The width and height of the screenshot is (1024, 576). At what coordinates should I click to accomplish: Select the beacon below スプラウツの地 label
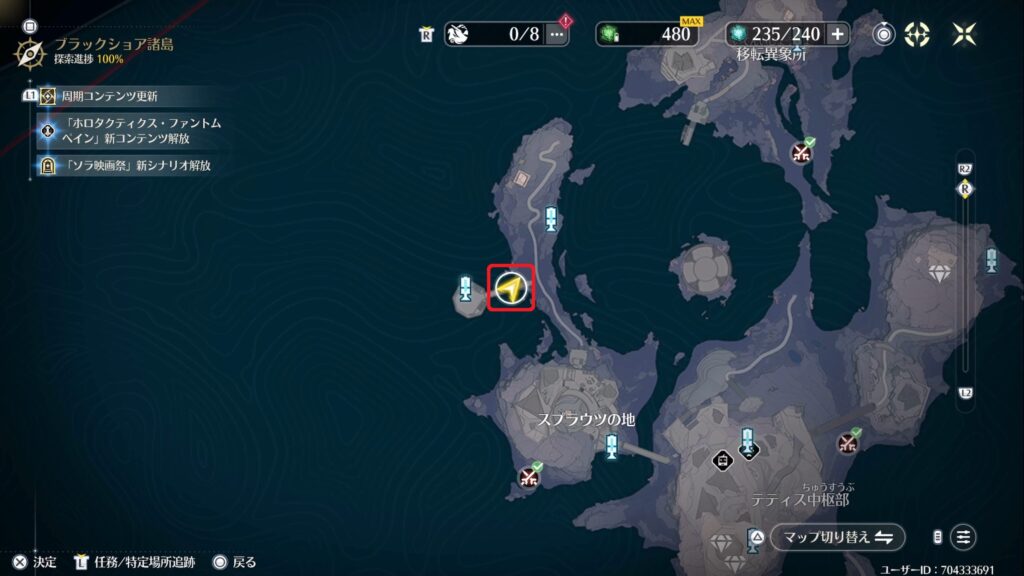(x=611, y=446)
